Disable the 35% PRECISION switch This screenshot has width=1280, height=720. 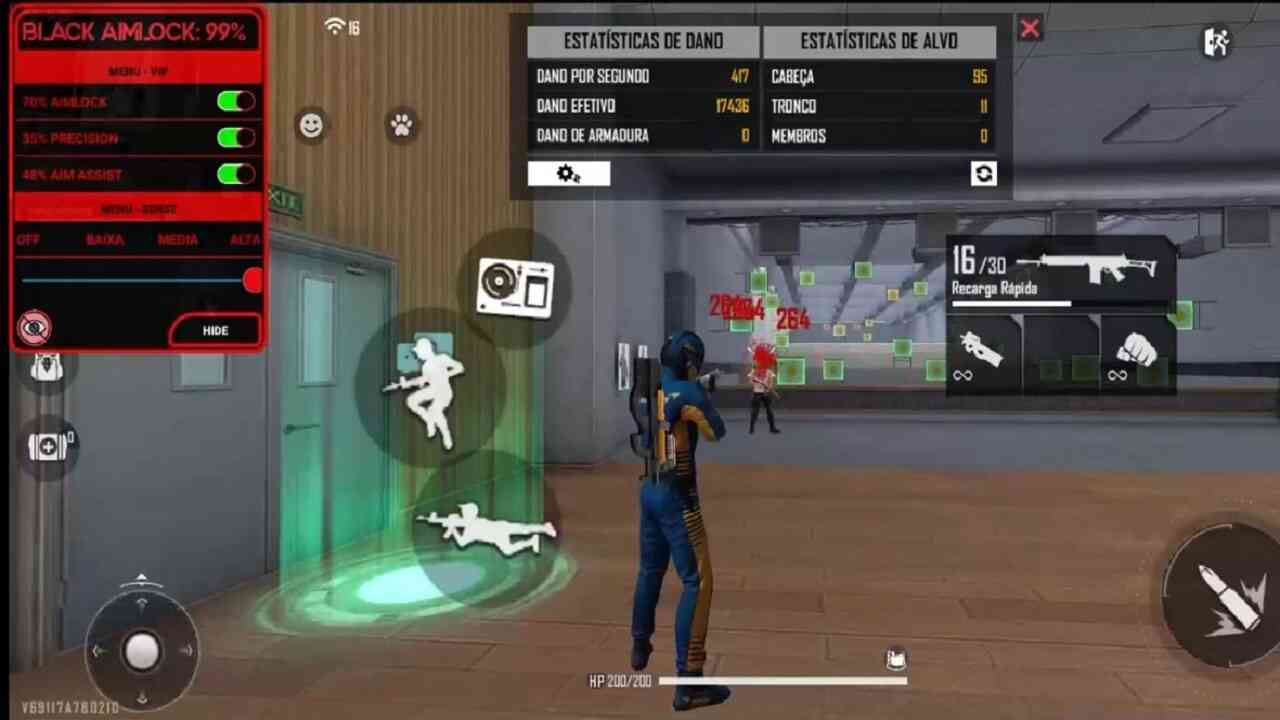pos(236,138)
